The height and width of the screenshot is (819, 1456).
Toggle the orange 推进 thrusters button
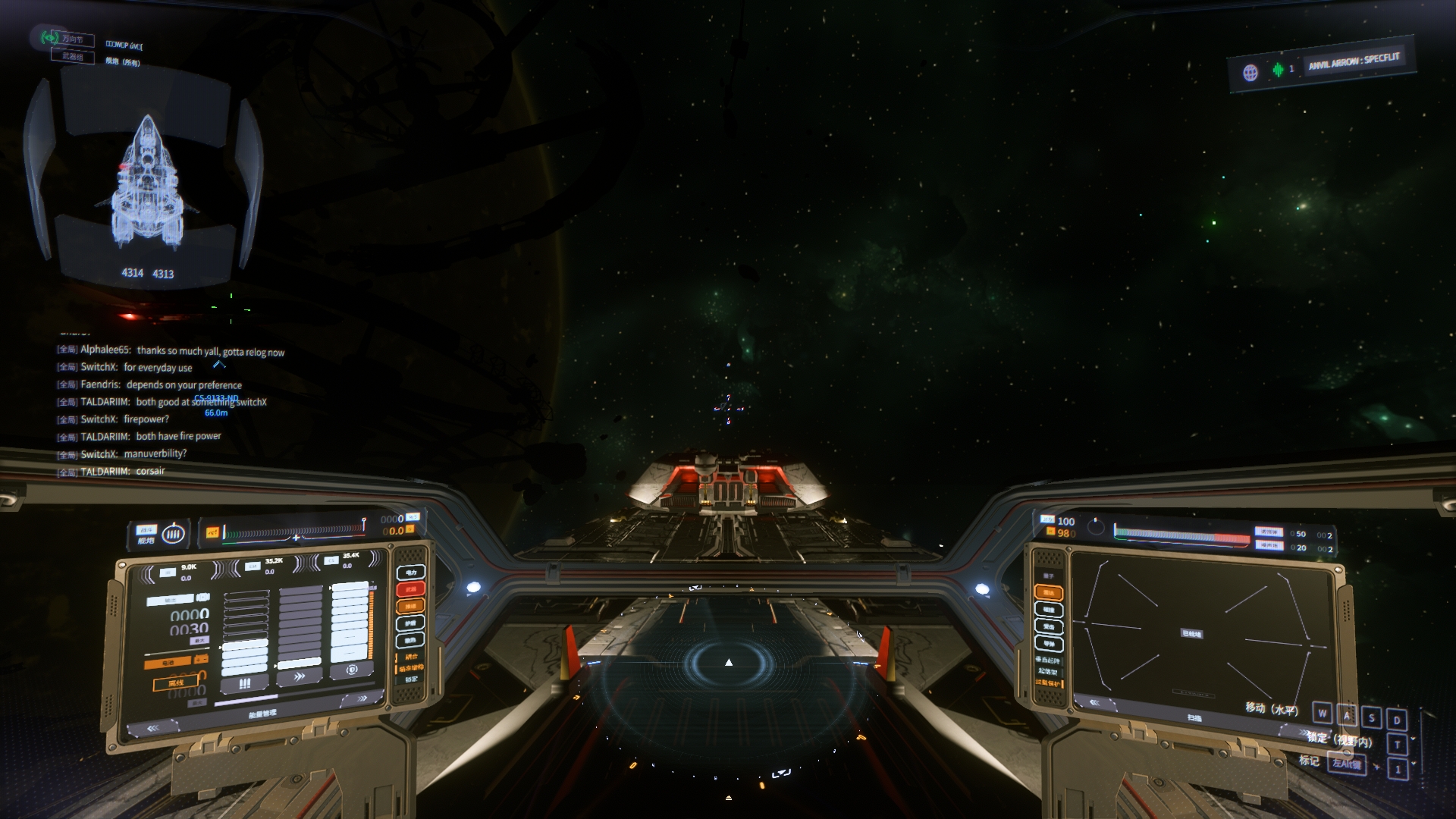click(411, 606)
